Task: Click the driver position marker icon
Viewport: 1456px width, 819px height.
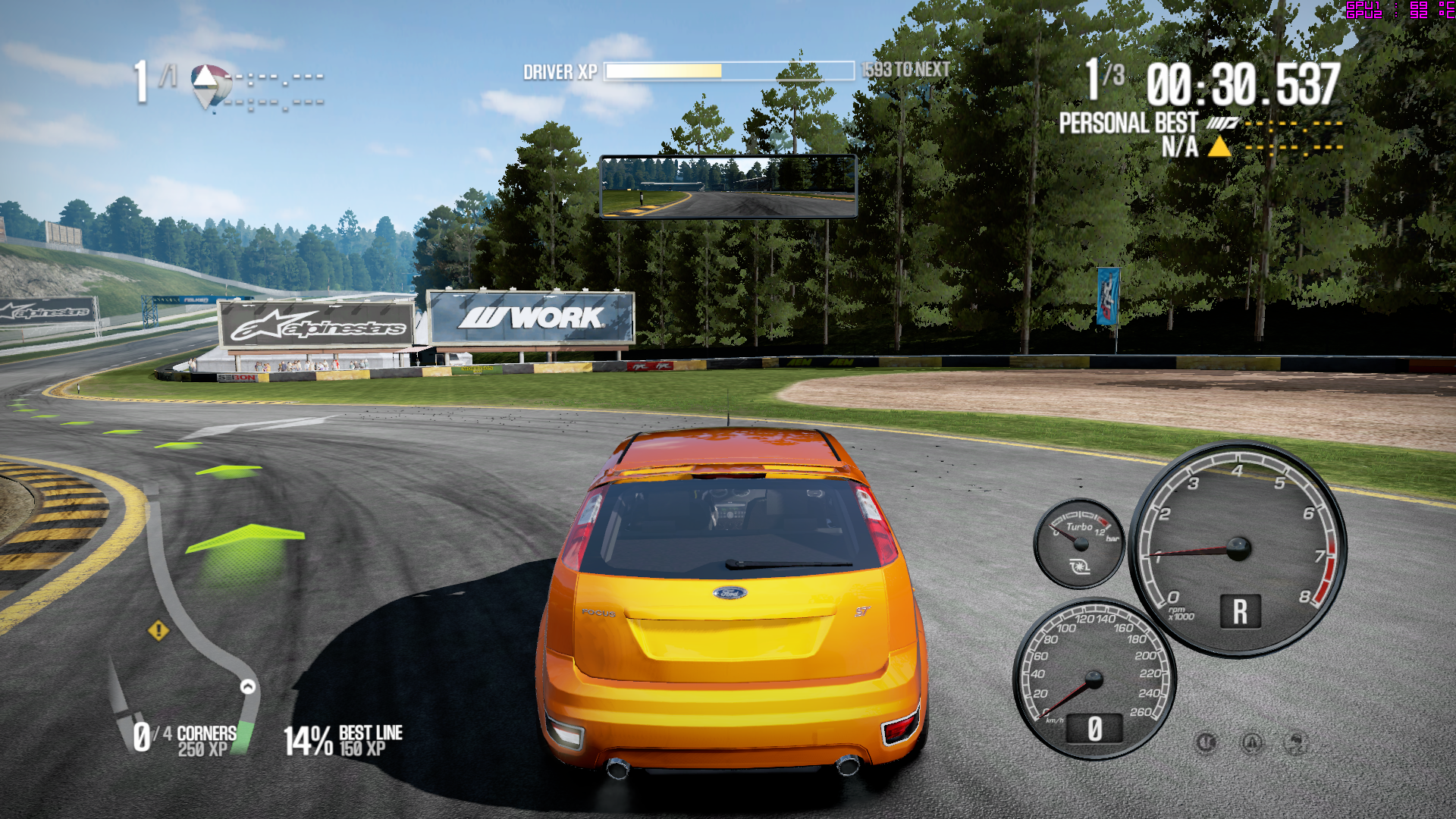Action: click(211, 85)
